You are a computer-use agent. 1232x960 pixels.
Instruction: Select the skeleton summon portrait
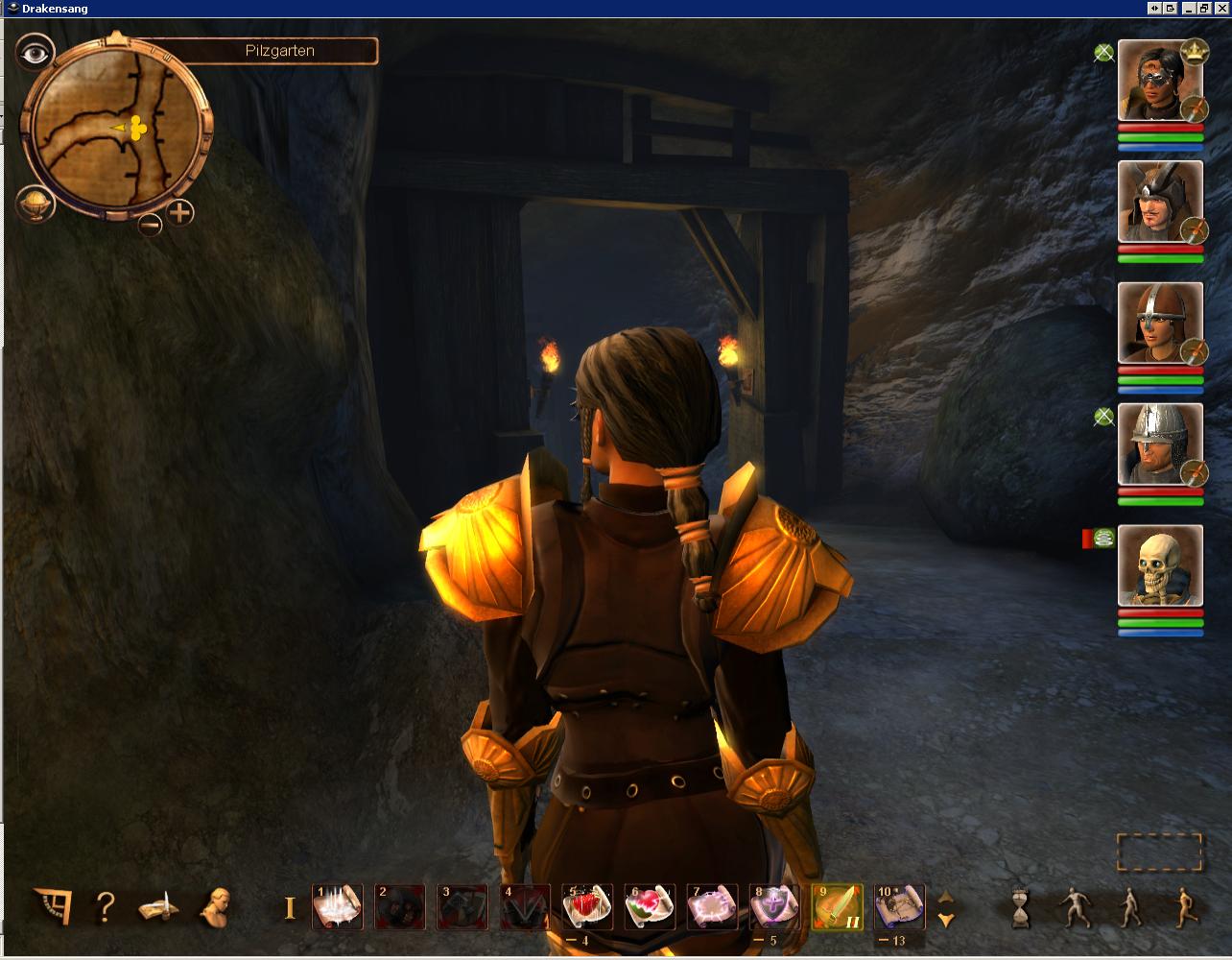1159,566
